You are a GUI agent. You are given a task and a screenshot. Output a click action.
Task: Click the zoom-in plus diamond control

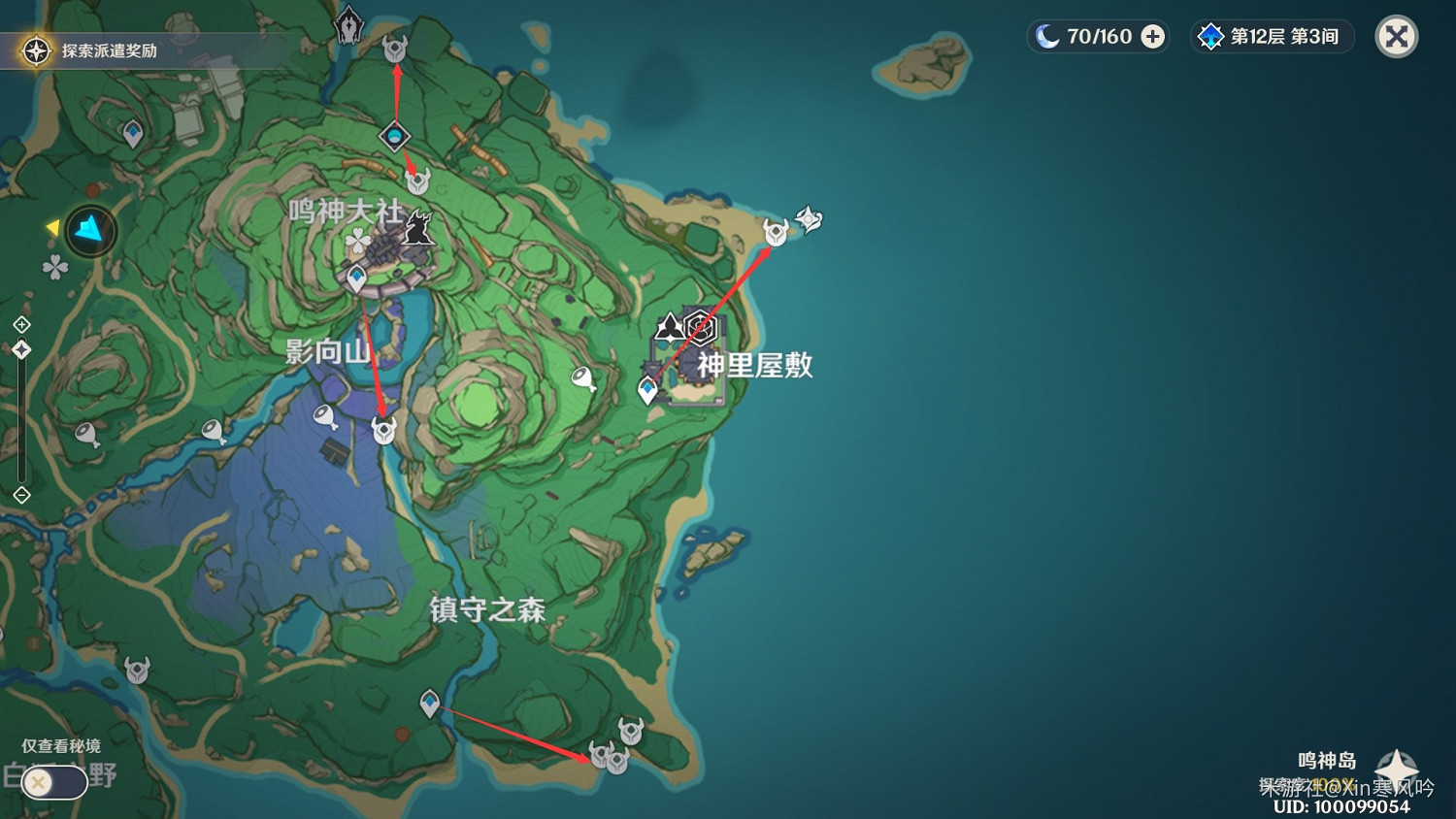click(x=21, y=323)
